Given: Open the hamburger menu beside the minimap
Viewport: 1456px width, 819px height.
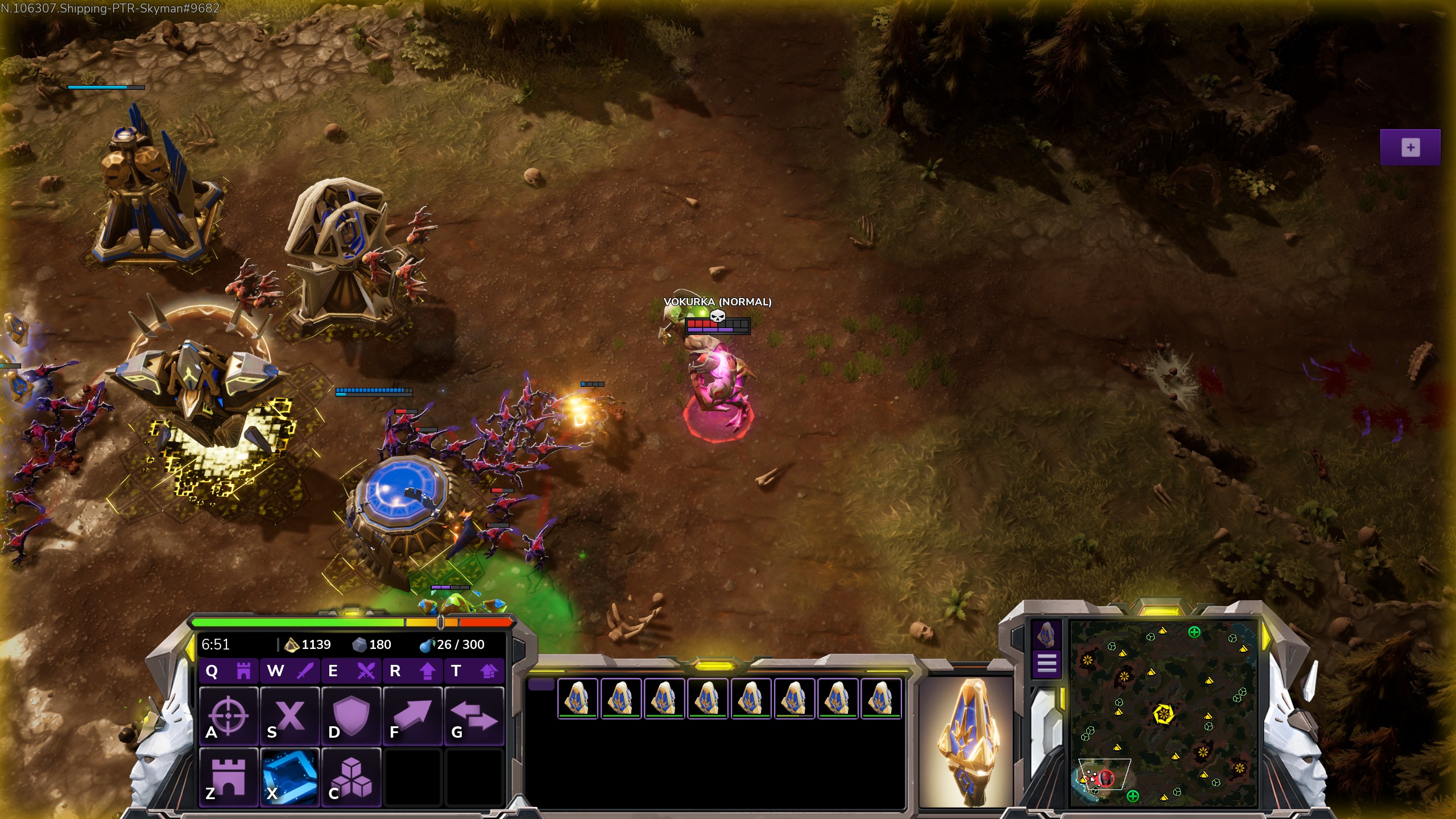Looking at the screenshot, I should 1046,663.
